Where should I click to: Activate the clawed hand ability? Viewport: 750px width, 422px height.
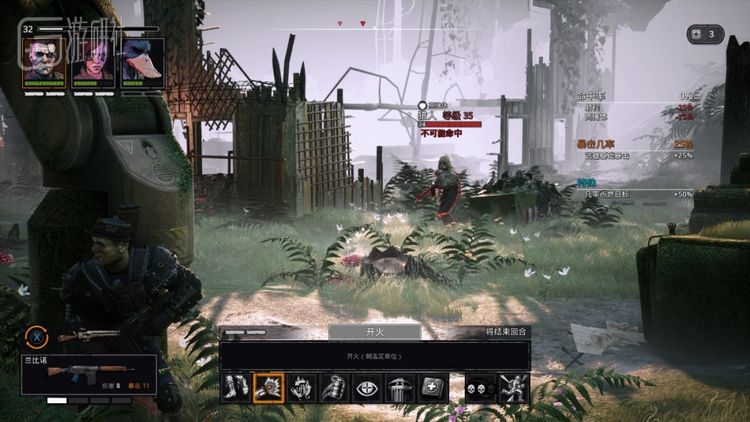301,387
